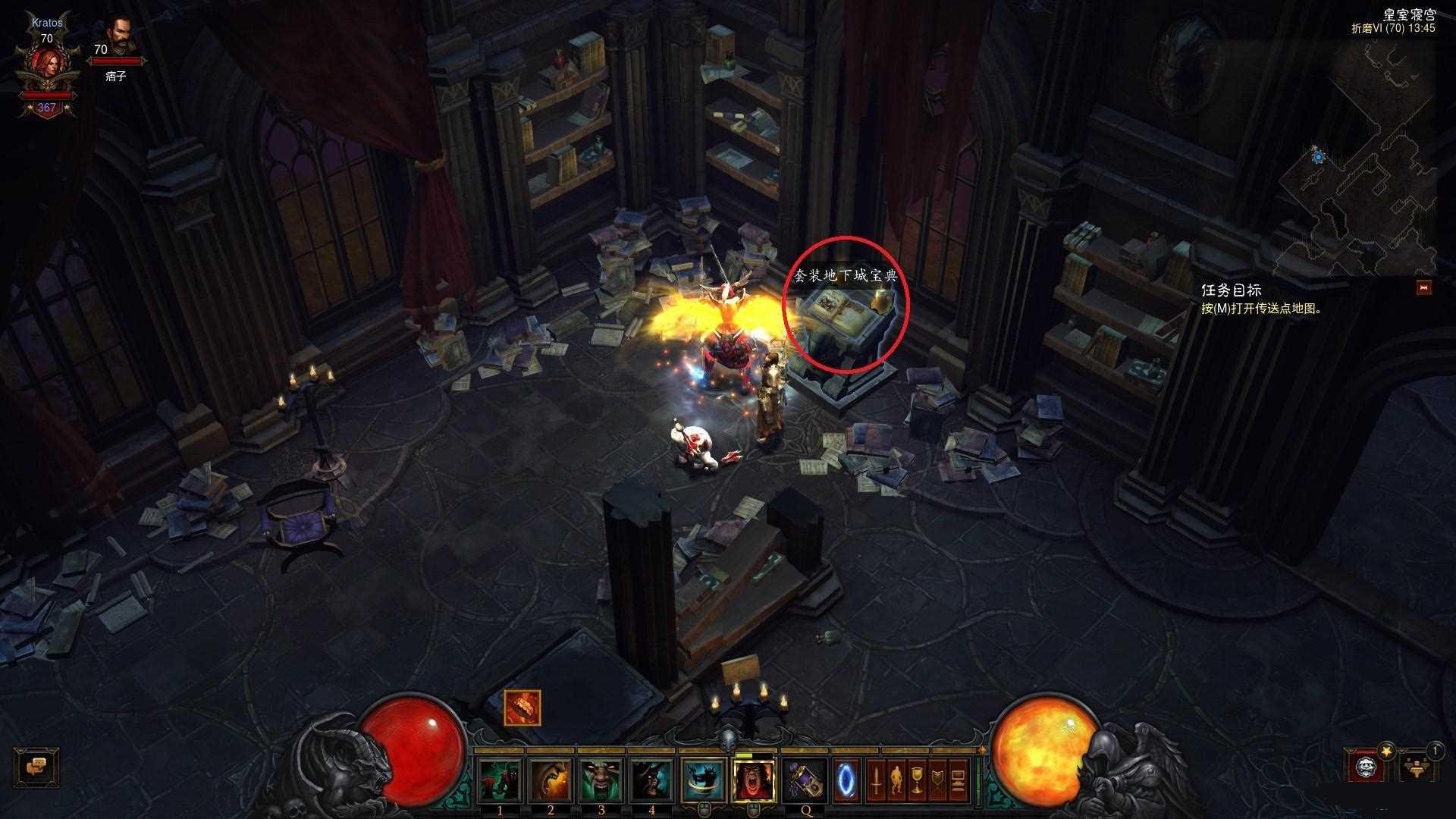Click the active buff icon above hotbar
1456x819 pixels.
click(x=522, y=708)
